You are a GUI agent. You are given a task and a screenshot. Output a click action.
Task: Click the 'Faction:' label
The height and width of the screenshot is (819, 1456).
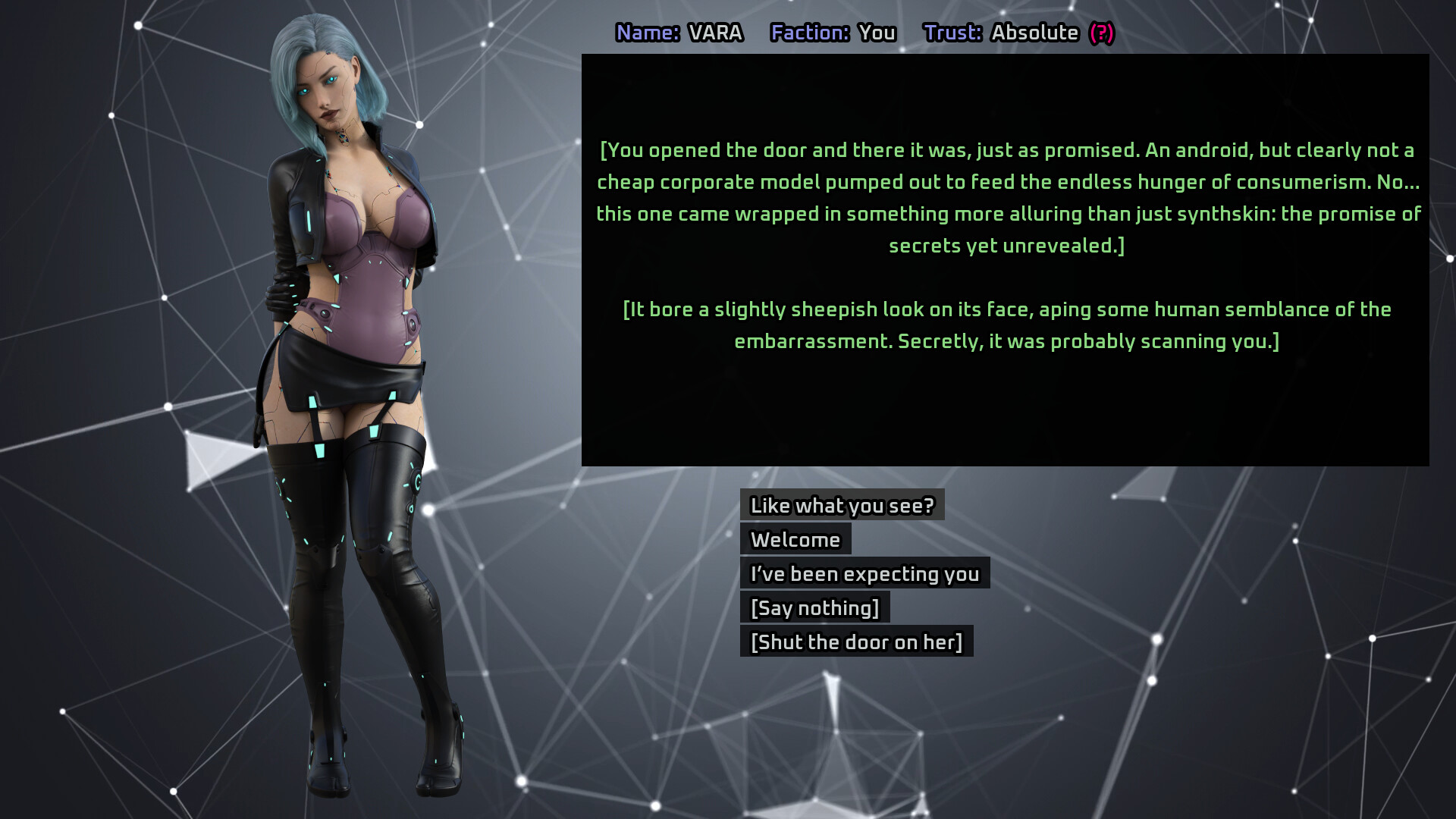point(808,33)
